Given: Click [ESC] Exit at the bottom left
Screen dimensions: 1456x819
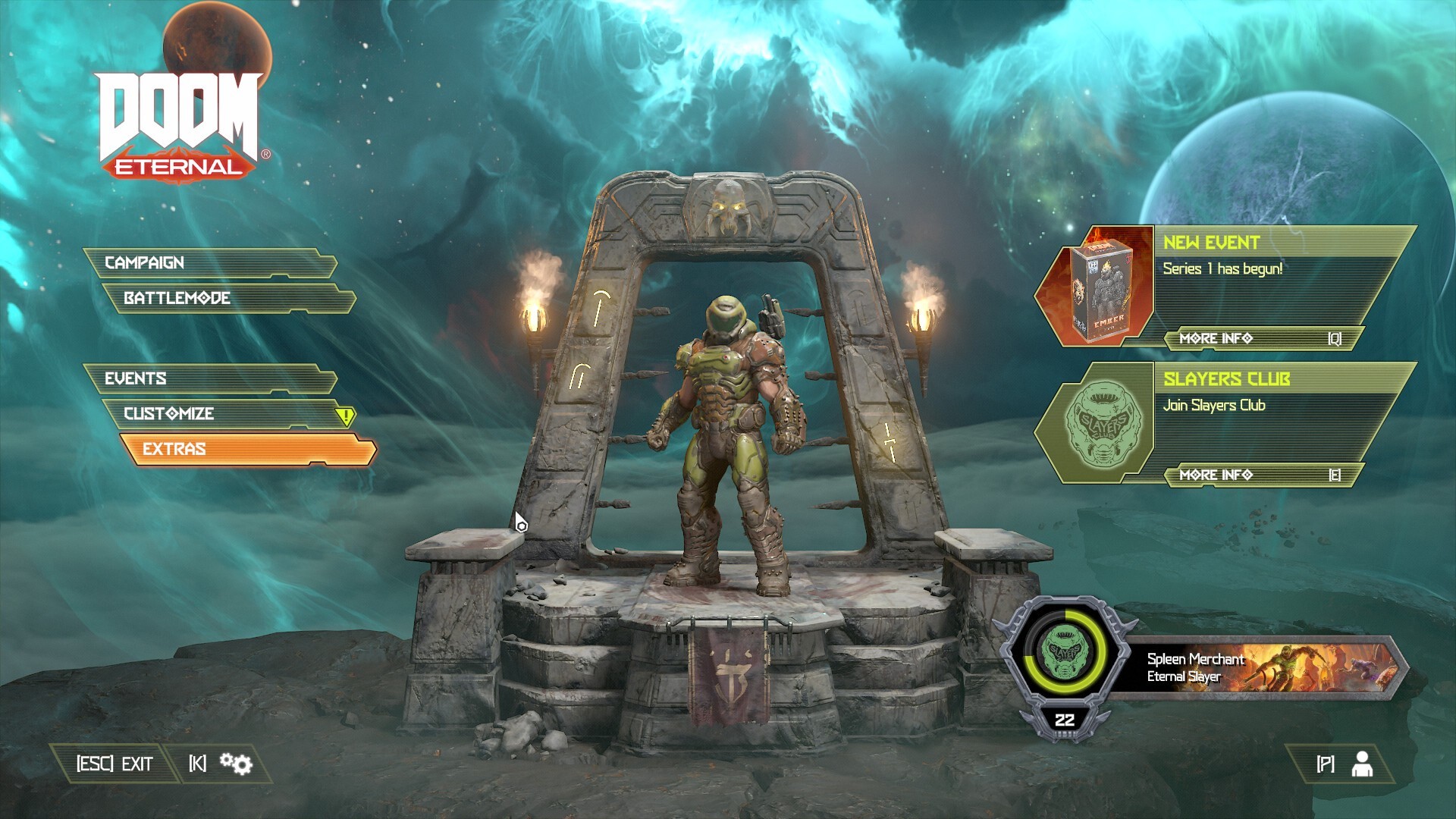Looking at the screenshot, I should 114,764.
